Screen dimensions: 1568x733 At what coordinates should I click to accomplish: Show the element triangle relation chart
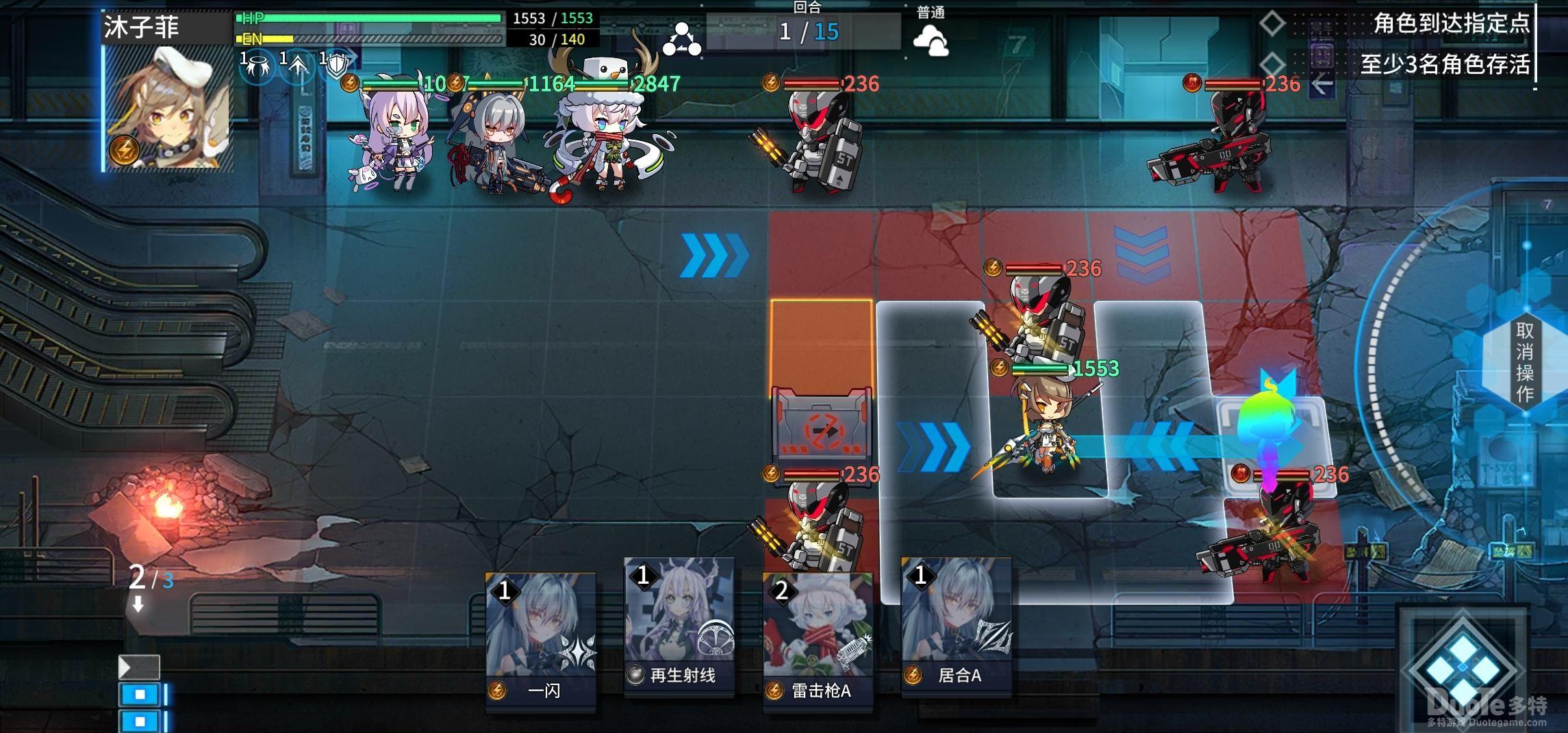681,40
